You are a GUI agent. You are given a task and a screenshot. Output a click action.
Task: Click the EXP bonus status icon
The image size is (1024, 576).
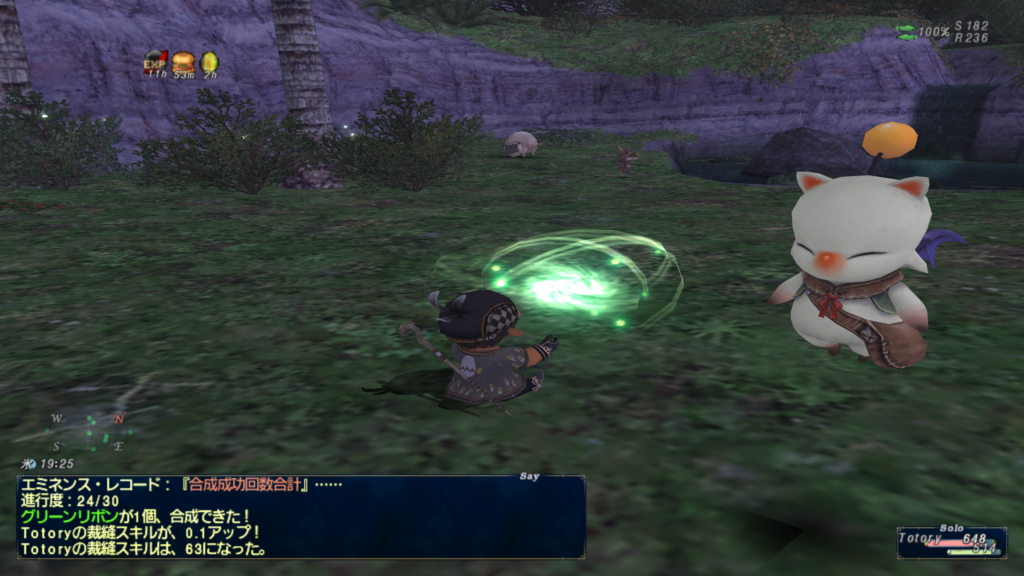click(x=155, y=62)
